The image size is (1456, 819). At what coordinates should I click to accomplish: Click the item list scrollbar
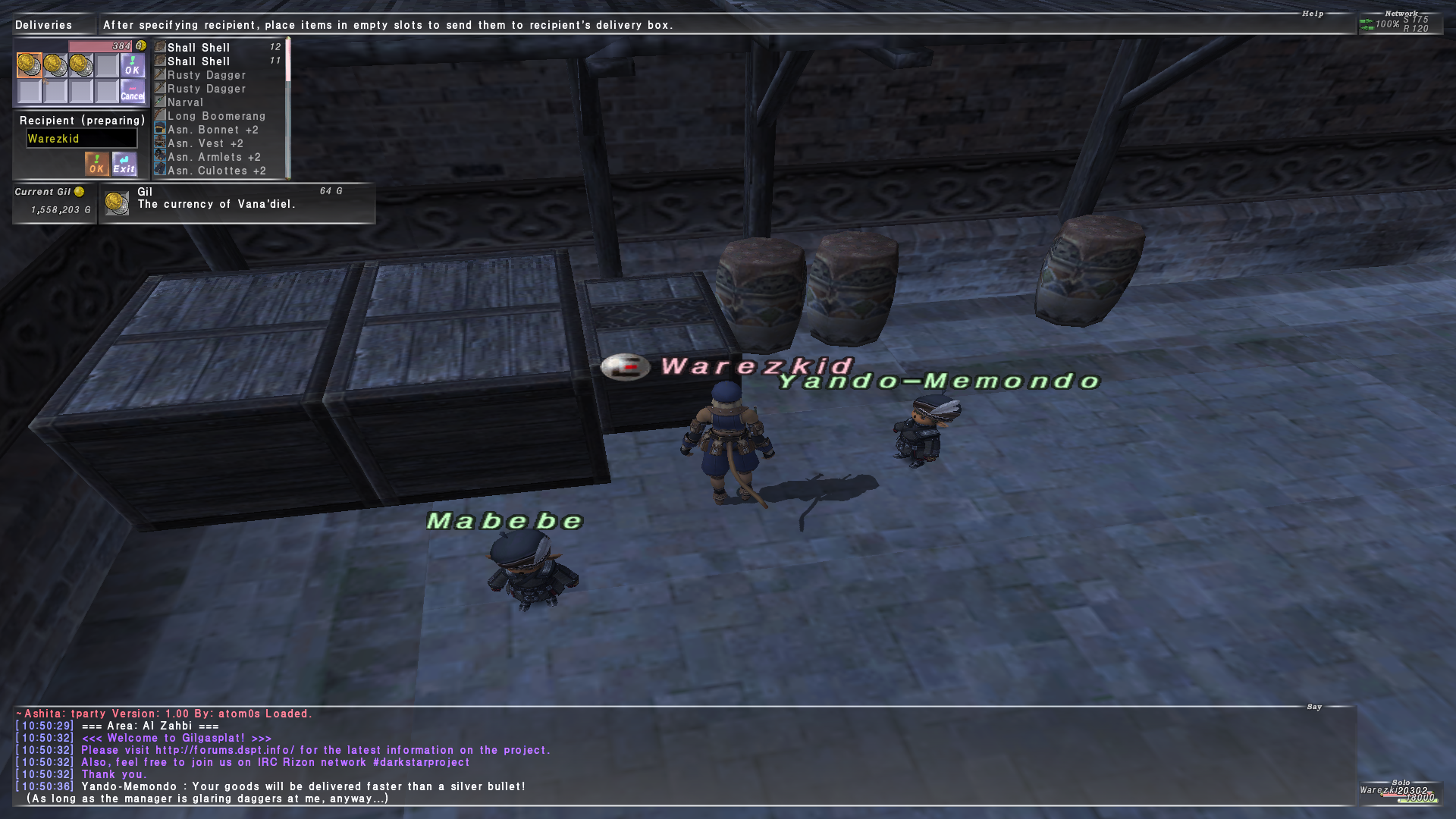tap(288, 108)
